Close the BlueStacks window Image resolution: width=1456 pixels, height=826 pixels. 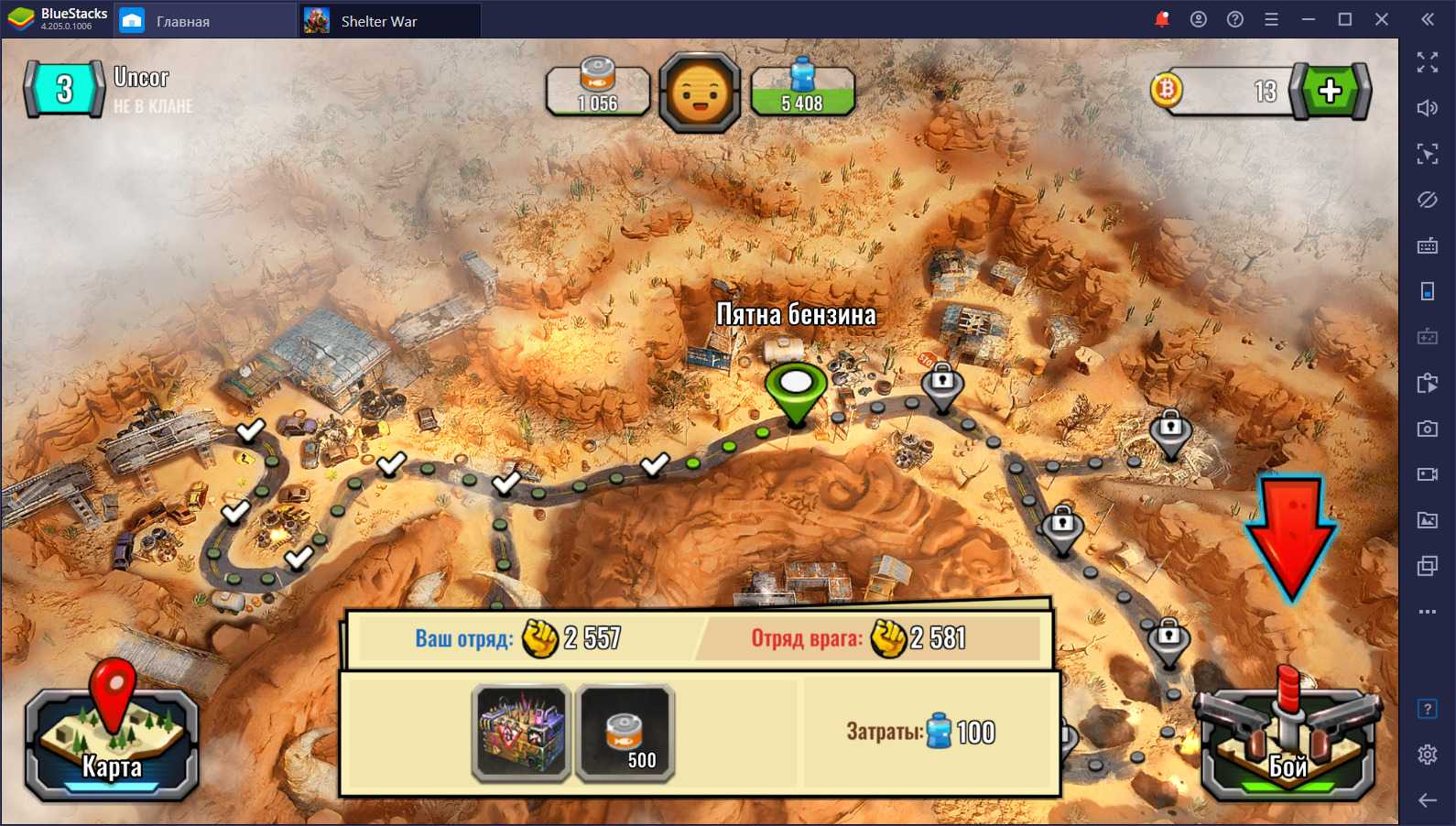[x=1382, y=19]
